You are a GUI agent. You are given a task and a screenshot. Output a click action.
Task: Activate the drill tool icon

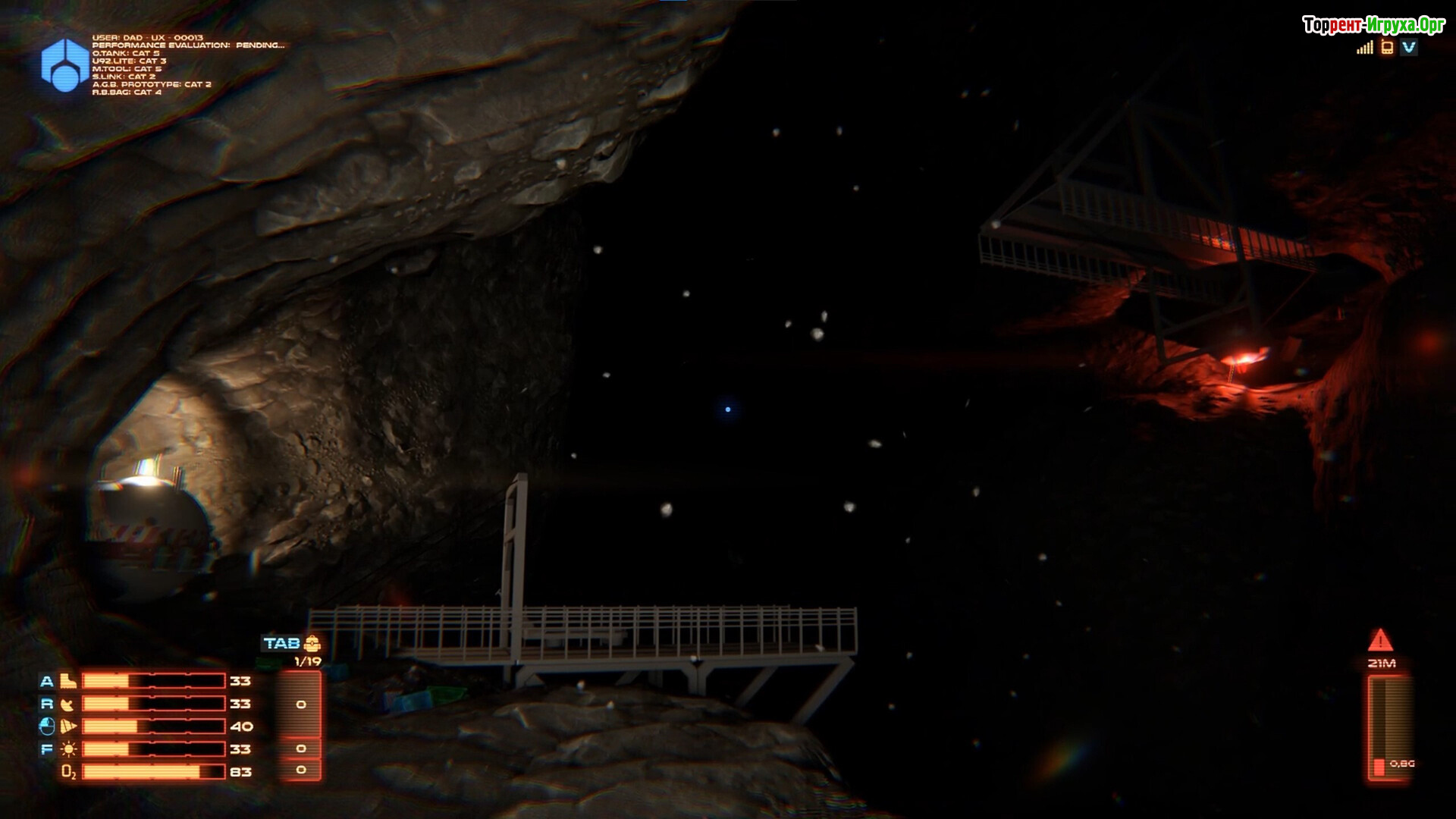pyautogui.click(x=68, y=726)
